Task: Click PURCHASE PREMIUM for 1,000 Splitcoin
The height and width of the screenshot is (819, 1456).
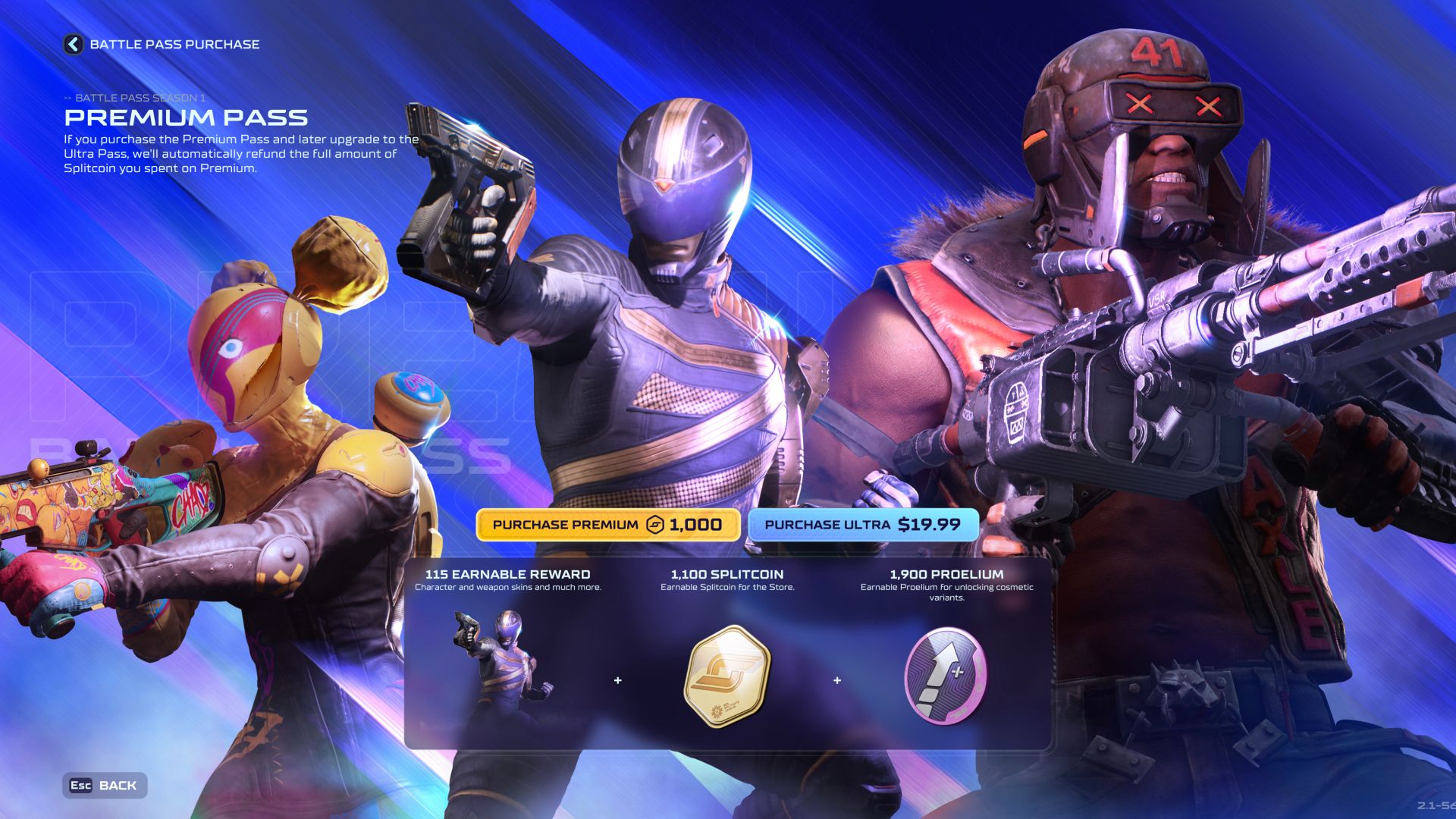Action: point(608,523)
